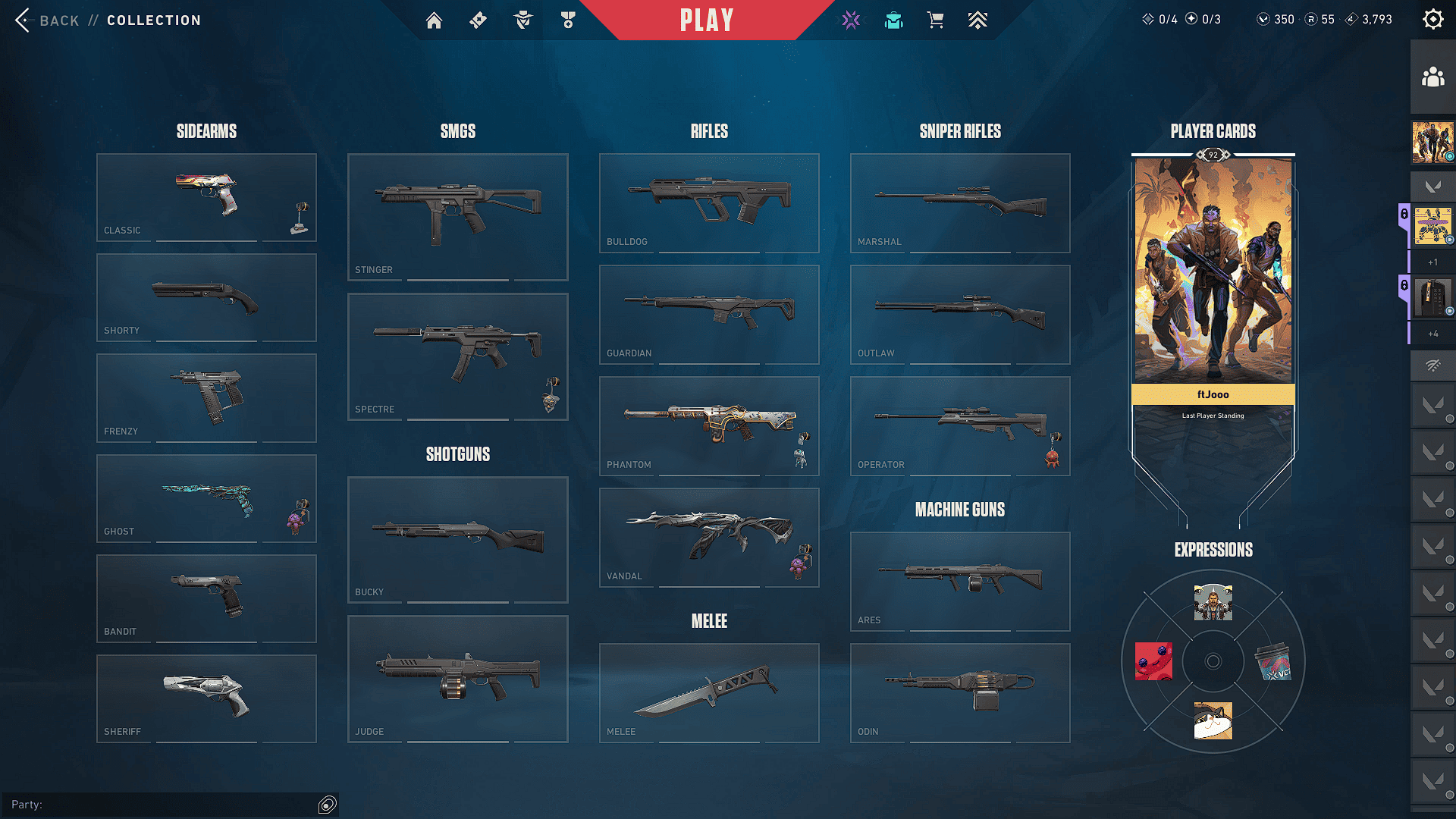Open the store shopping cart
1456x819 pixels.
pyautogui.click(x=935, y=20)
